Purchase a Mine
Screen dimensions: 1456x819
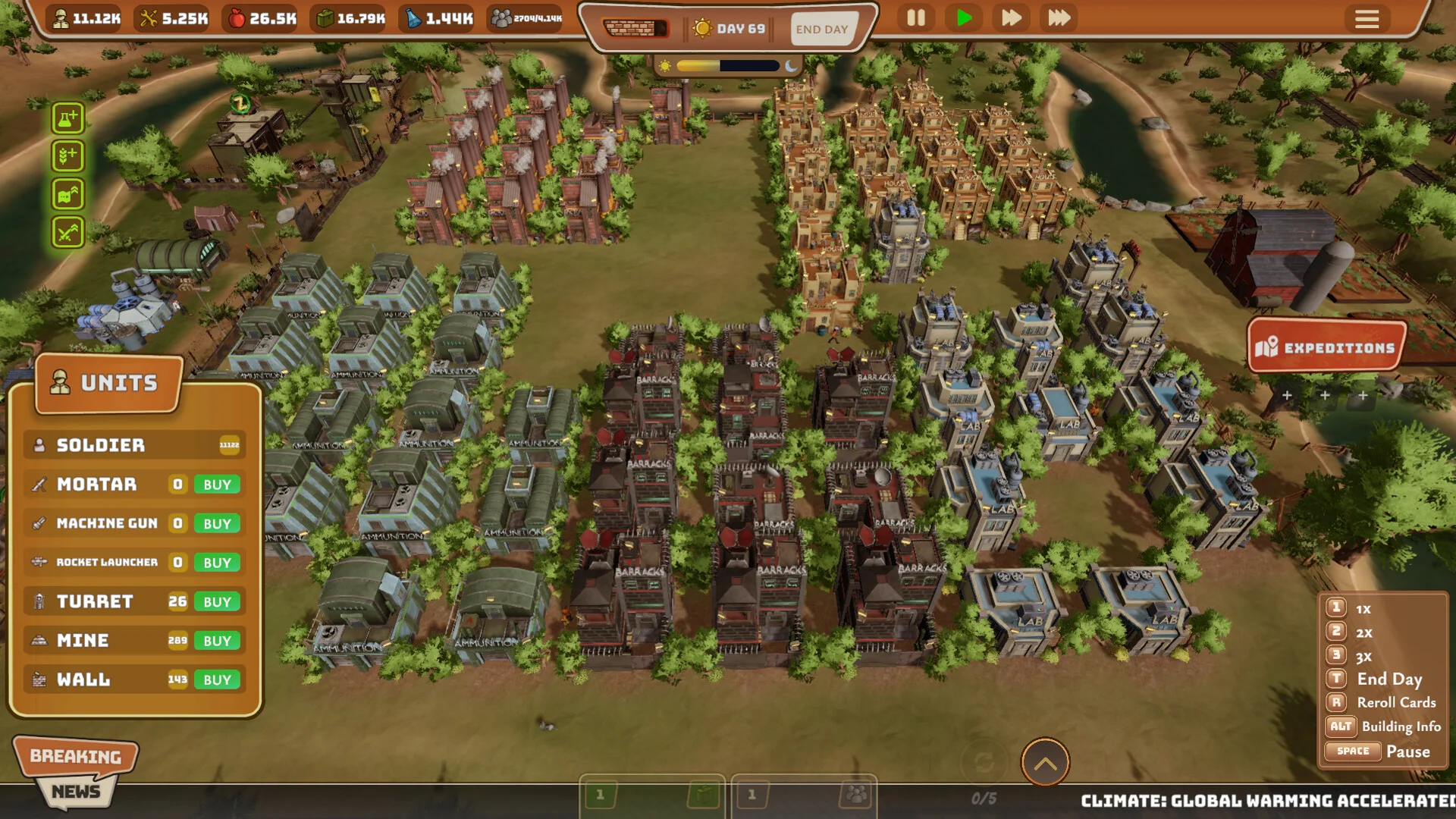tap(217, 641)
